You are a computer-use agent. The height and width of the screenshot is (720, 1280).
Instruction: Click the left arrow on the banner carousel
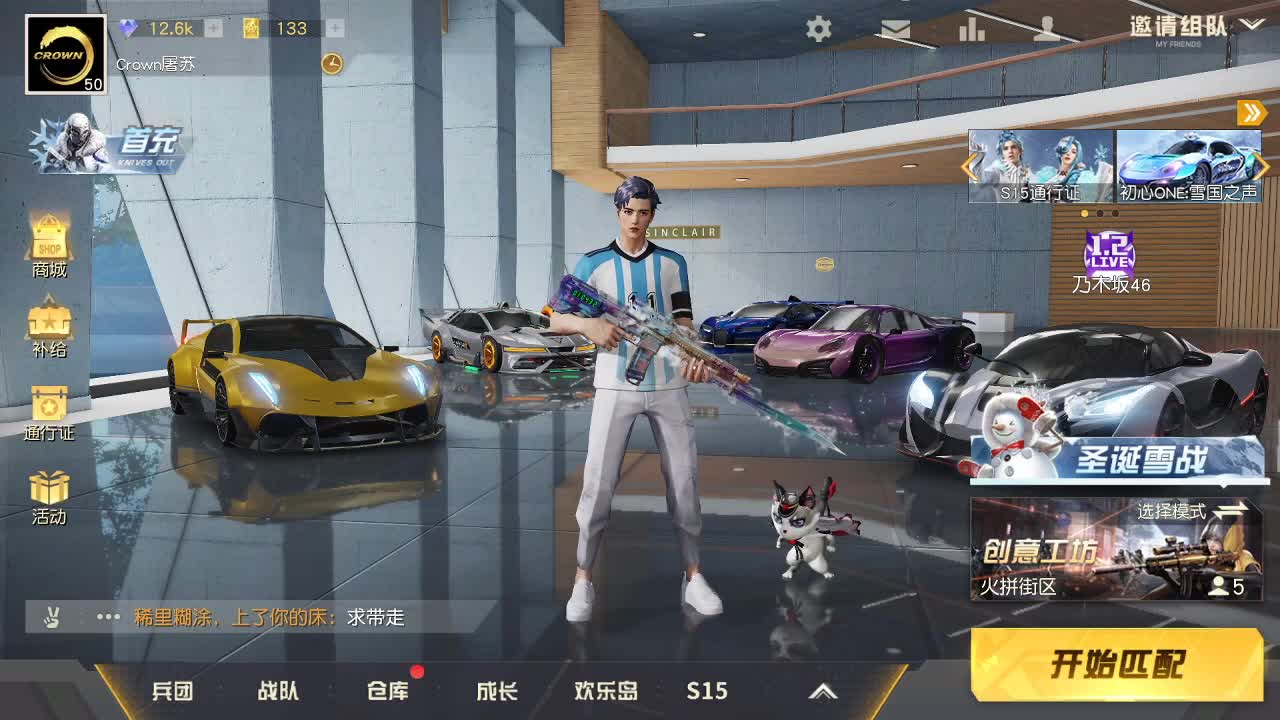967,168
